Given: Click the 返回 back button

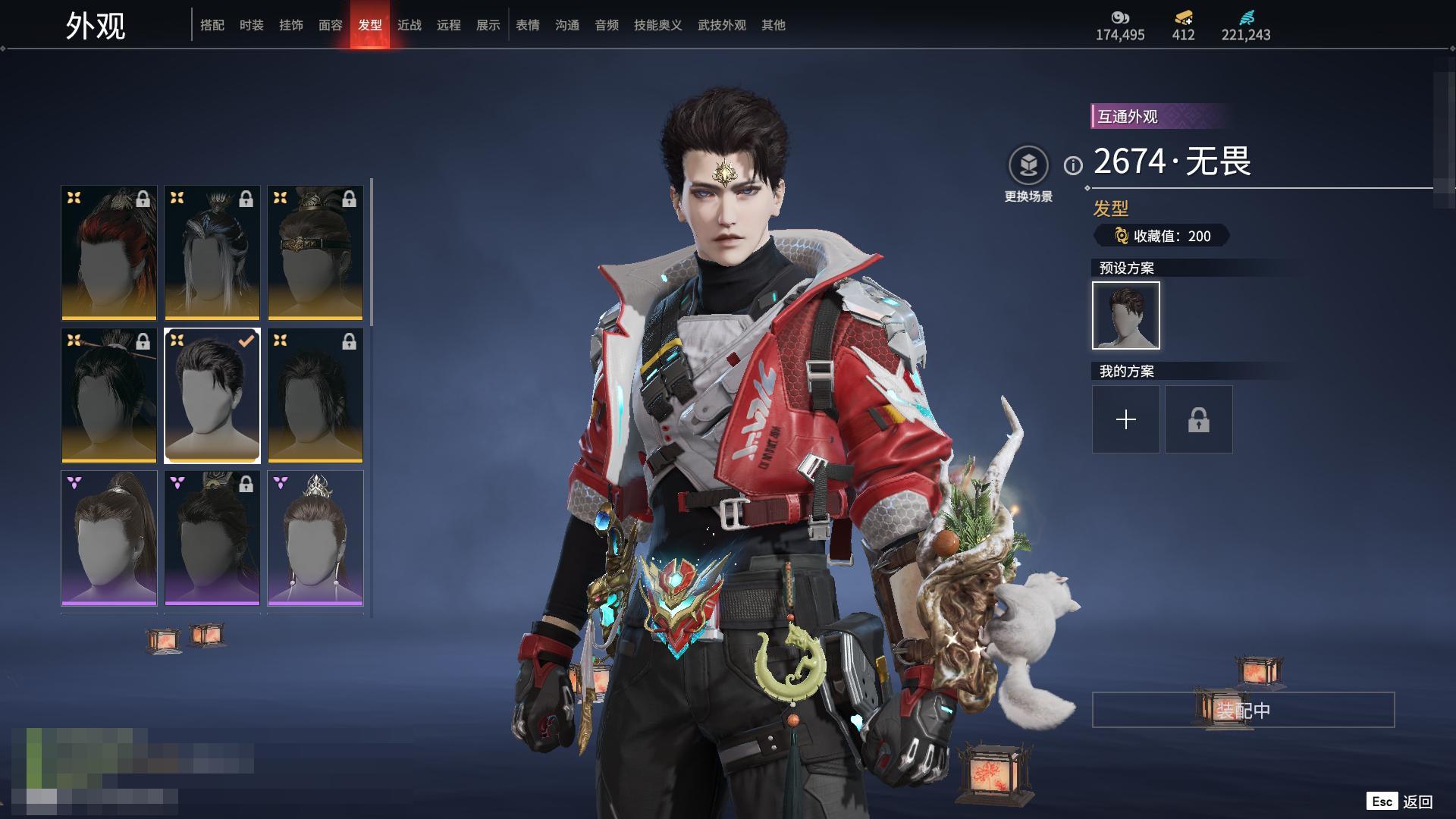Looking at the screenshot, I should pos(1417,802).
